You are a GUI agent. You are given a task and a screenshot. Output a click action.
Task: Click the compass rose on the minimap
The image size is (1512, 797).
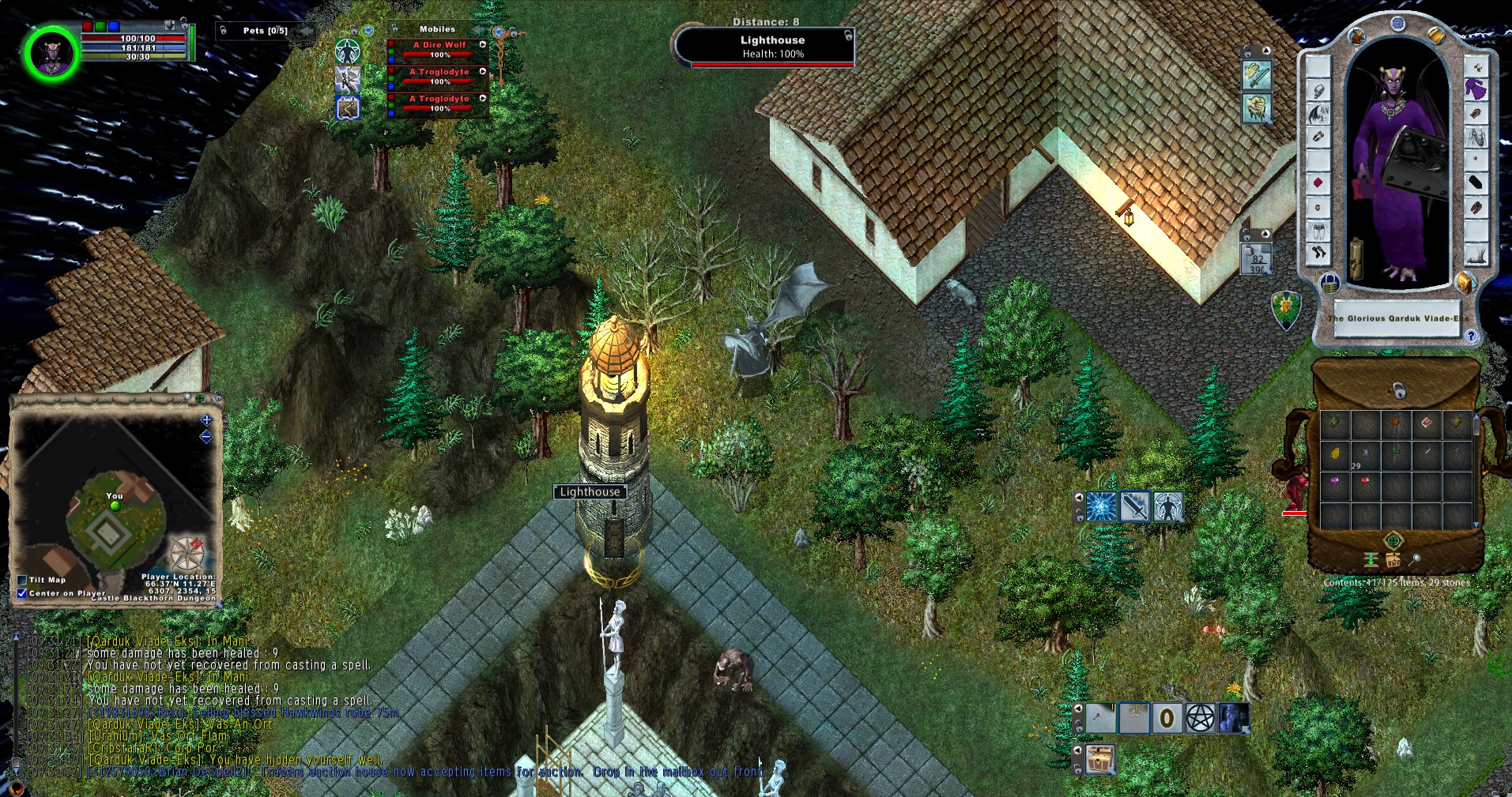point(188,552)
